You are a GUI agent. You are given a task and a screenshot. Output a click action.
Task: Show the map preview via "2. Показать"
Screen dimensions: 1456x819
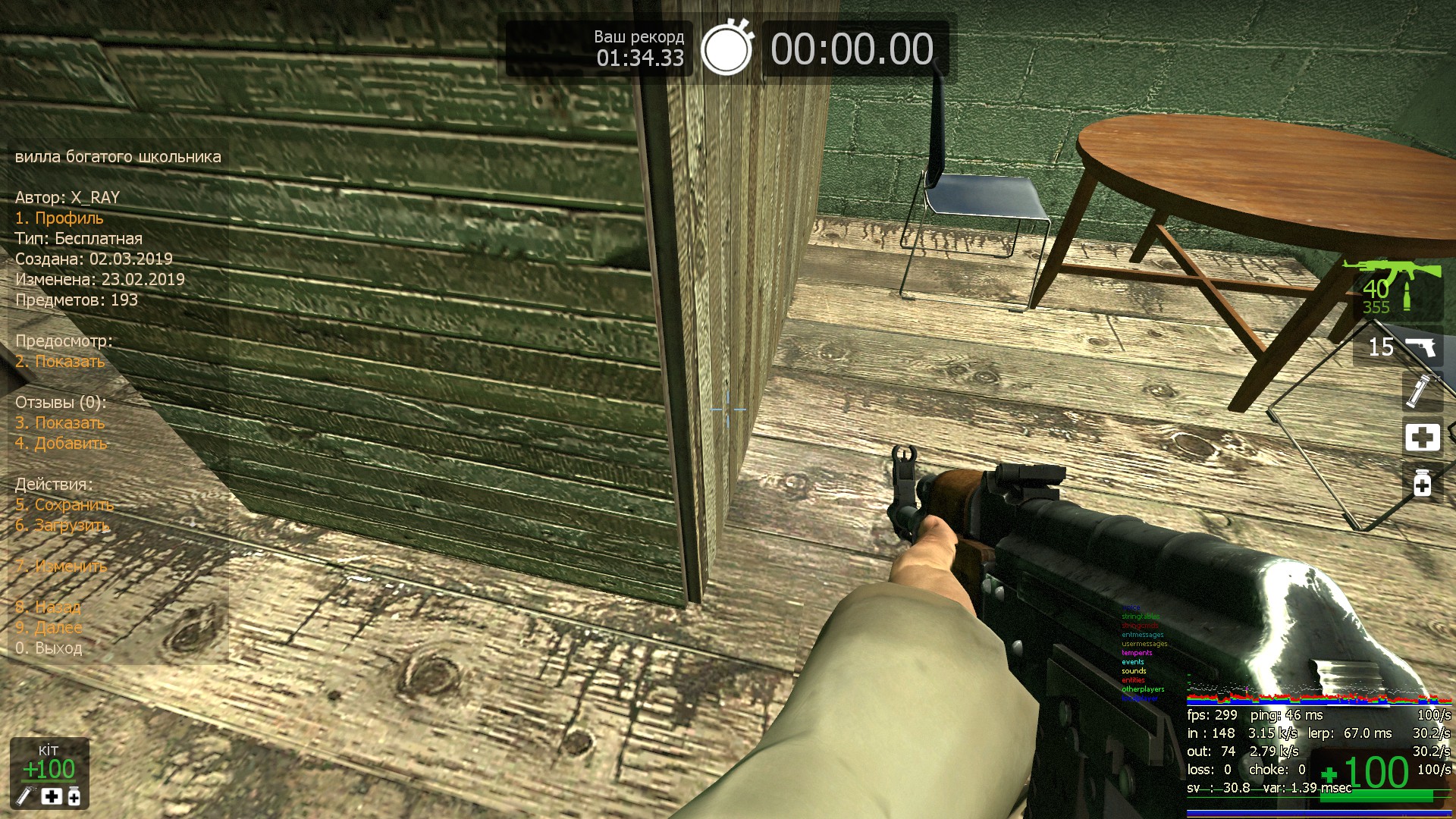[60, 362]
